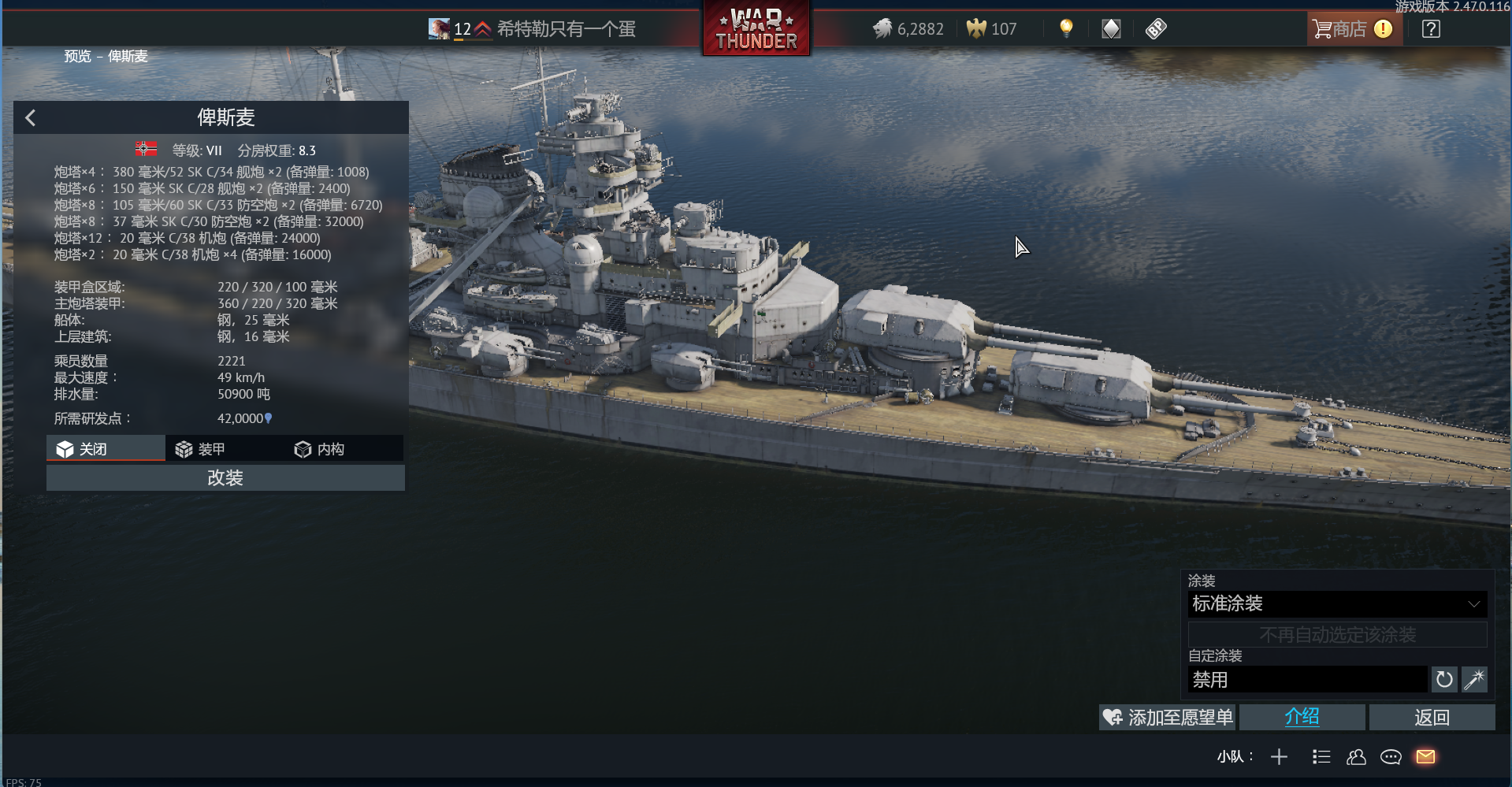Open the 改装 modifications panel
Viewport: 1512px width, 787px height.
pyautogui.click(x=225, y=478)
